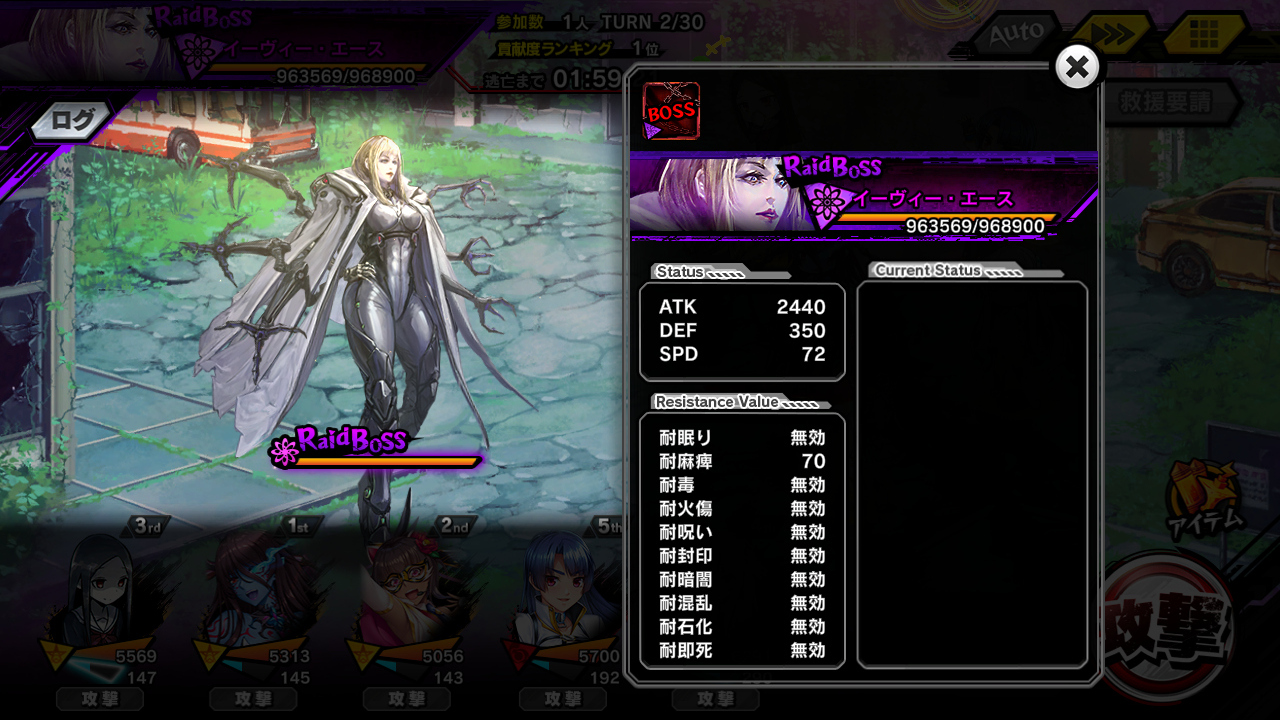Open the battle log (ログ)

[72, 121]
